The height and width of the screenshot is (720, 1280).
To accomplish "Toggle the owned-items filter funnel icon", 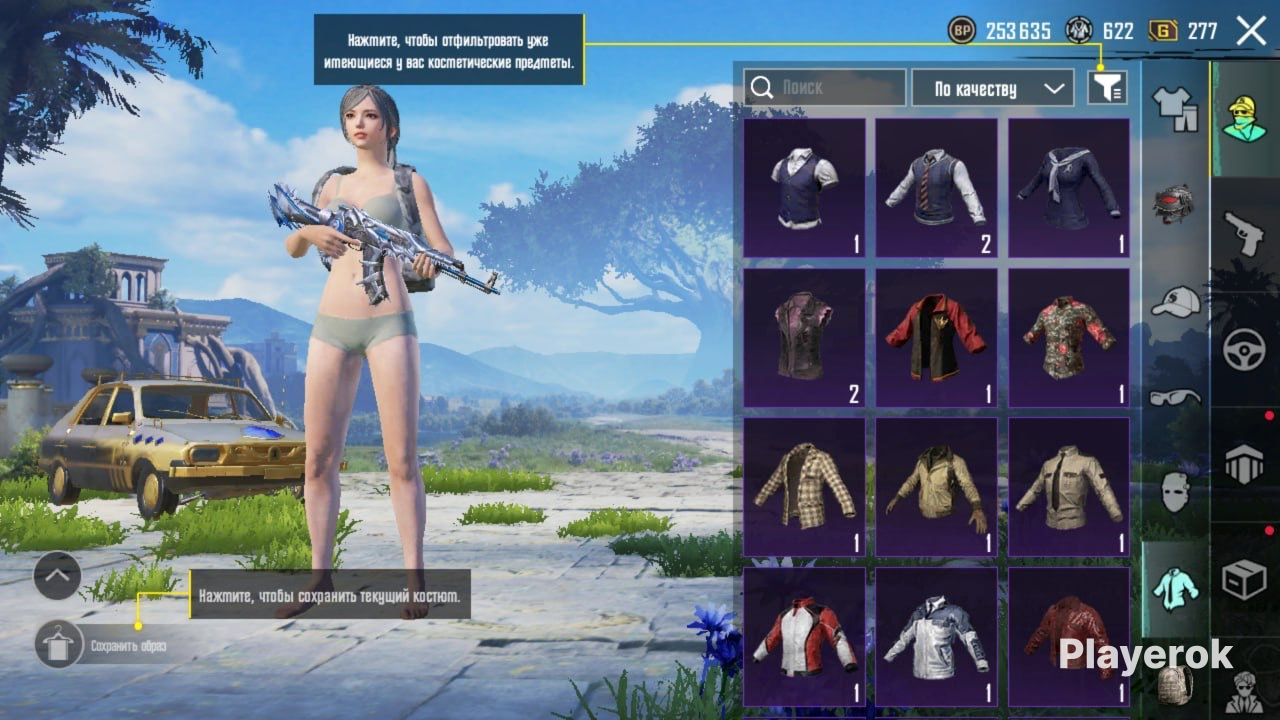I will (1107, 88).
